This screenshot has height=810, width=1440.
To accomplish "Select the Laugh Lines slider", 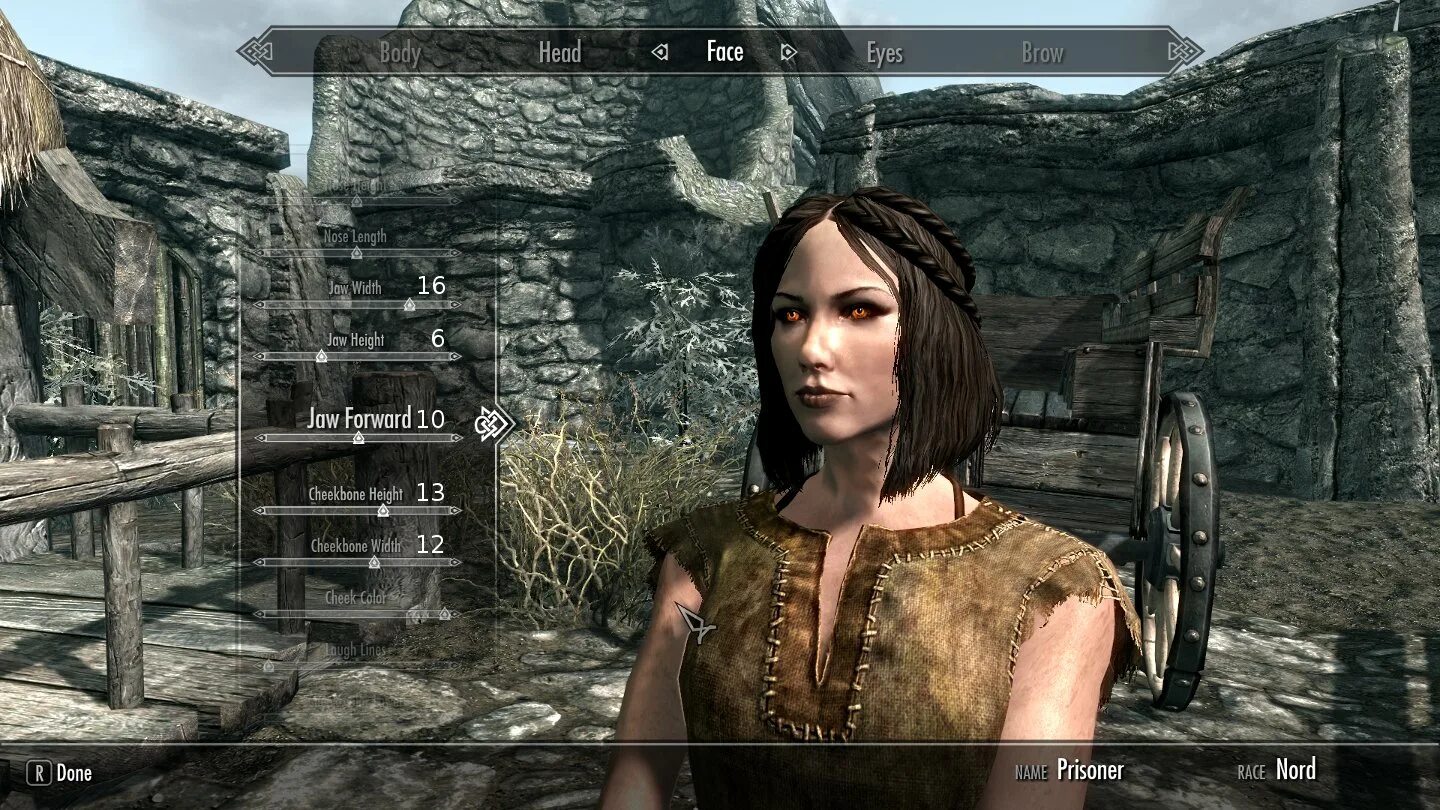I will tap(355, 651).
